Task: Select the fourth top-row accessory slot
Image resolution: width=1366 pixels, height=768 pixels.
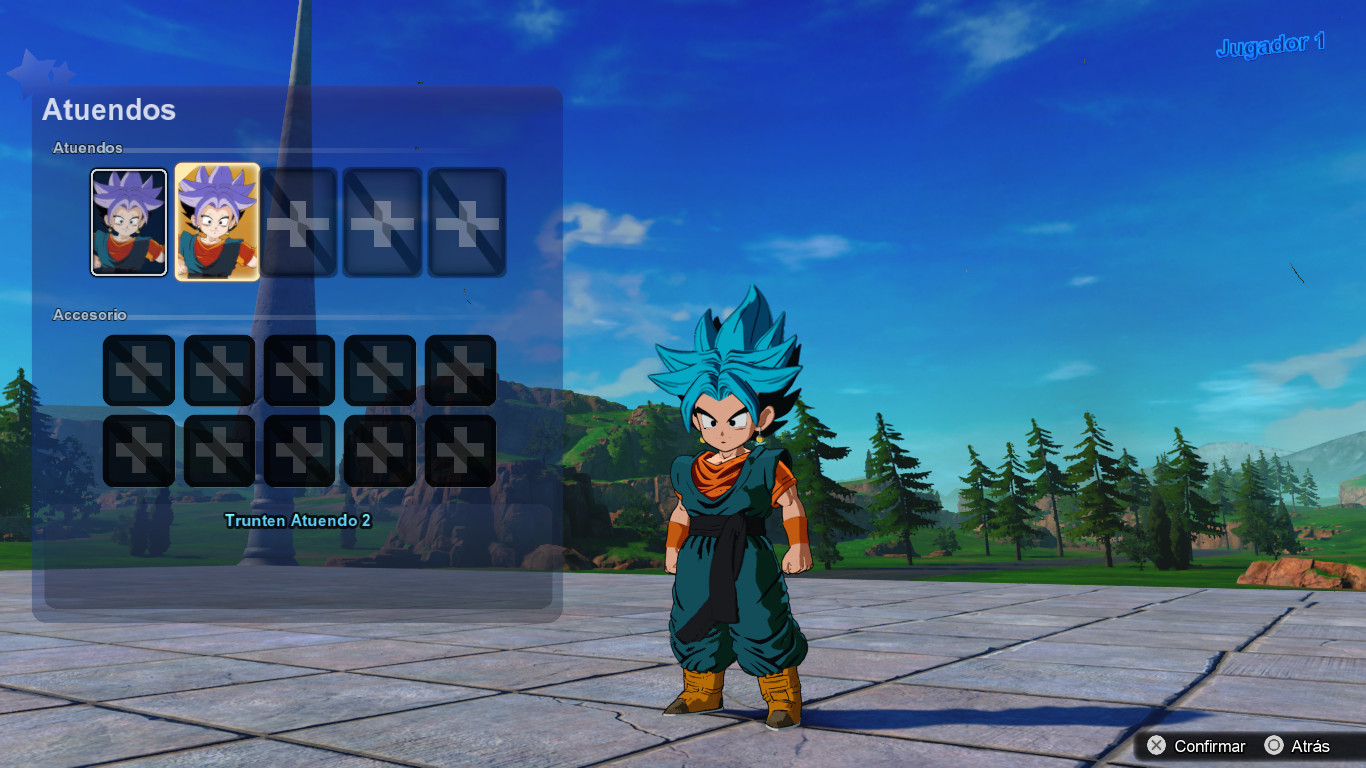Action: pos(379,369)
